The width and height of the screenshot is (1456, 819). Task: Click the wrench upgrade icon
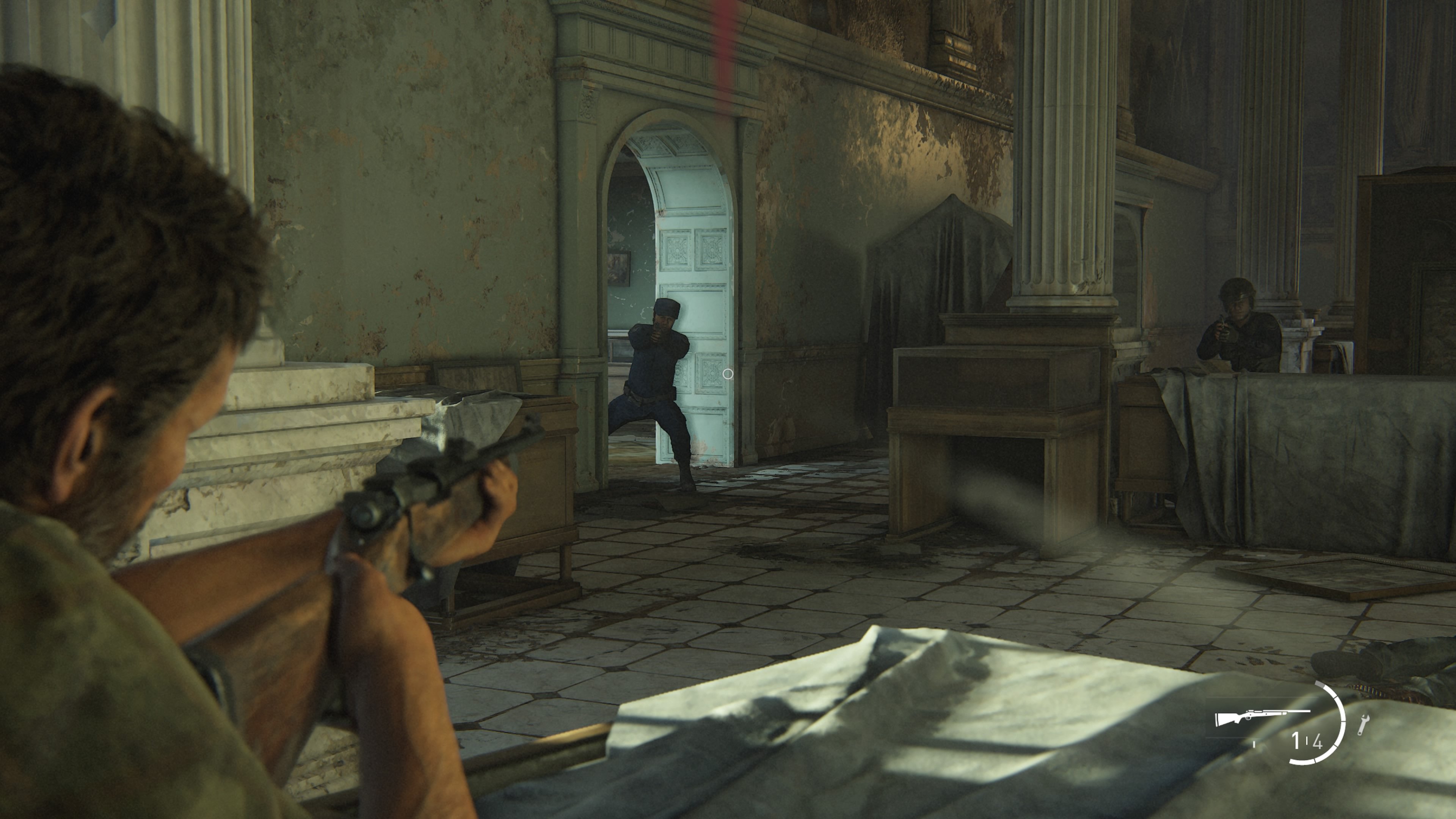coord(1363,725)
